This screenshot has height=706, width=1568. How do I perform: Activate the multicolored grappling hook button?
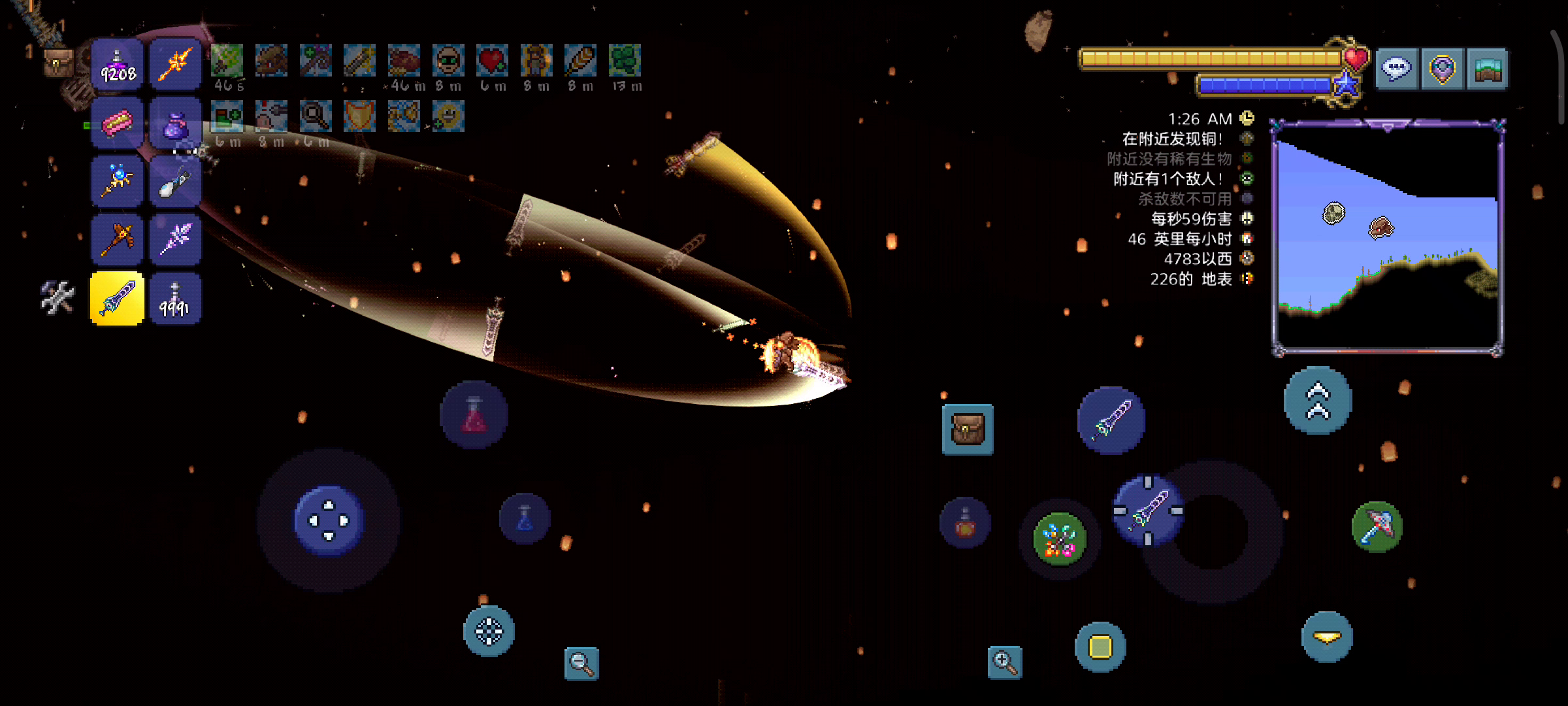1059,539
